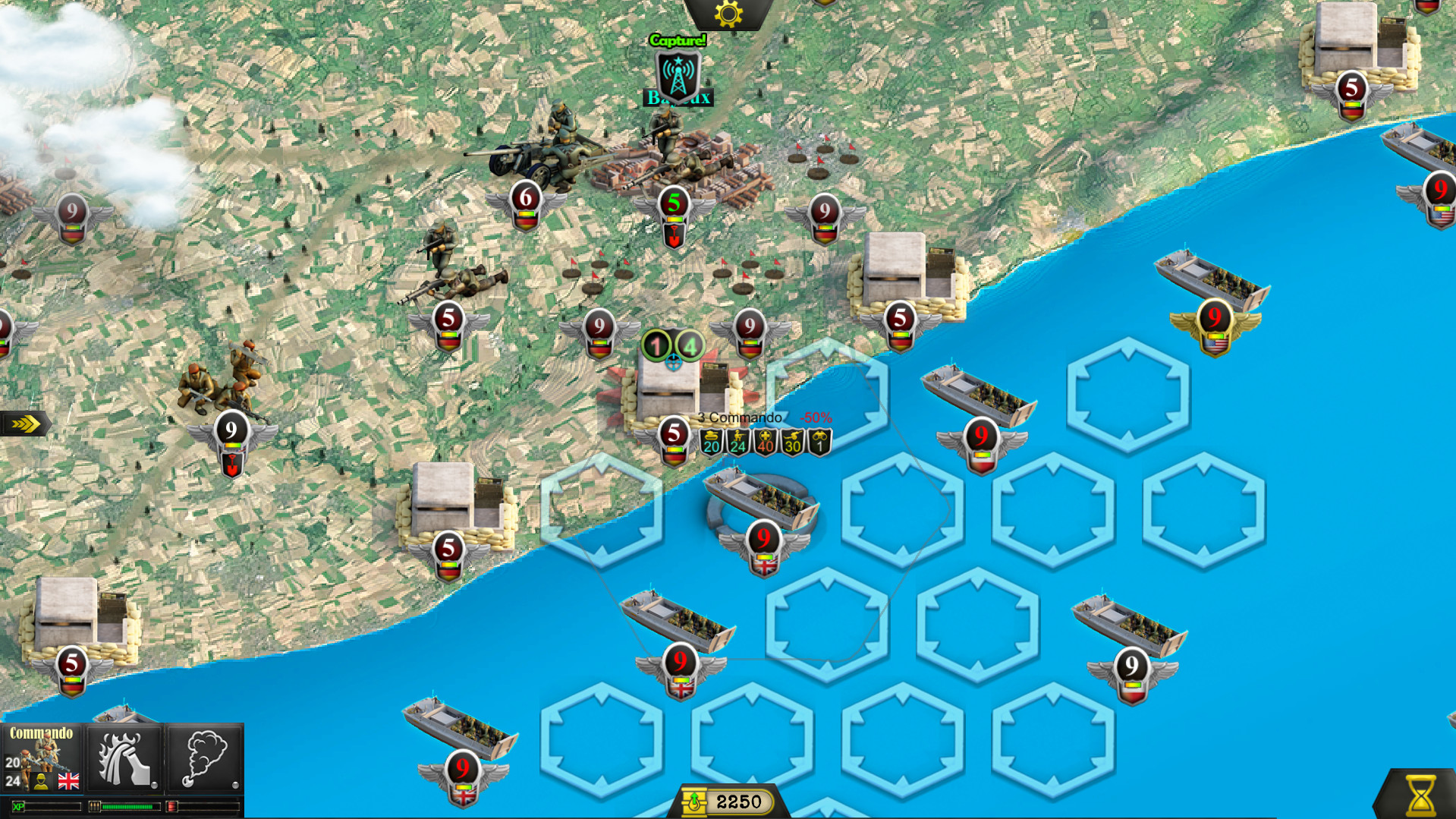Click the green Capture! prompt above Bayeux
The width and height of the screenshot is (1456, 819).
(676, 40)
